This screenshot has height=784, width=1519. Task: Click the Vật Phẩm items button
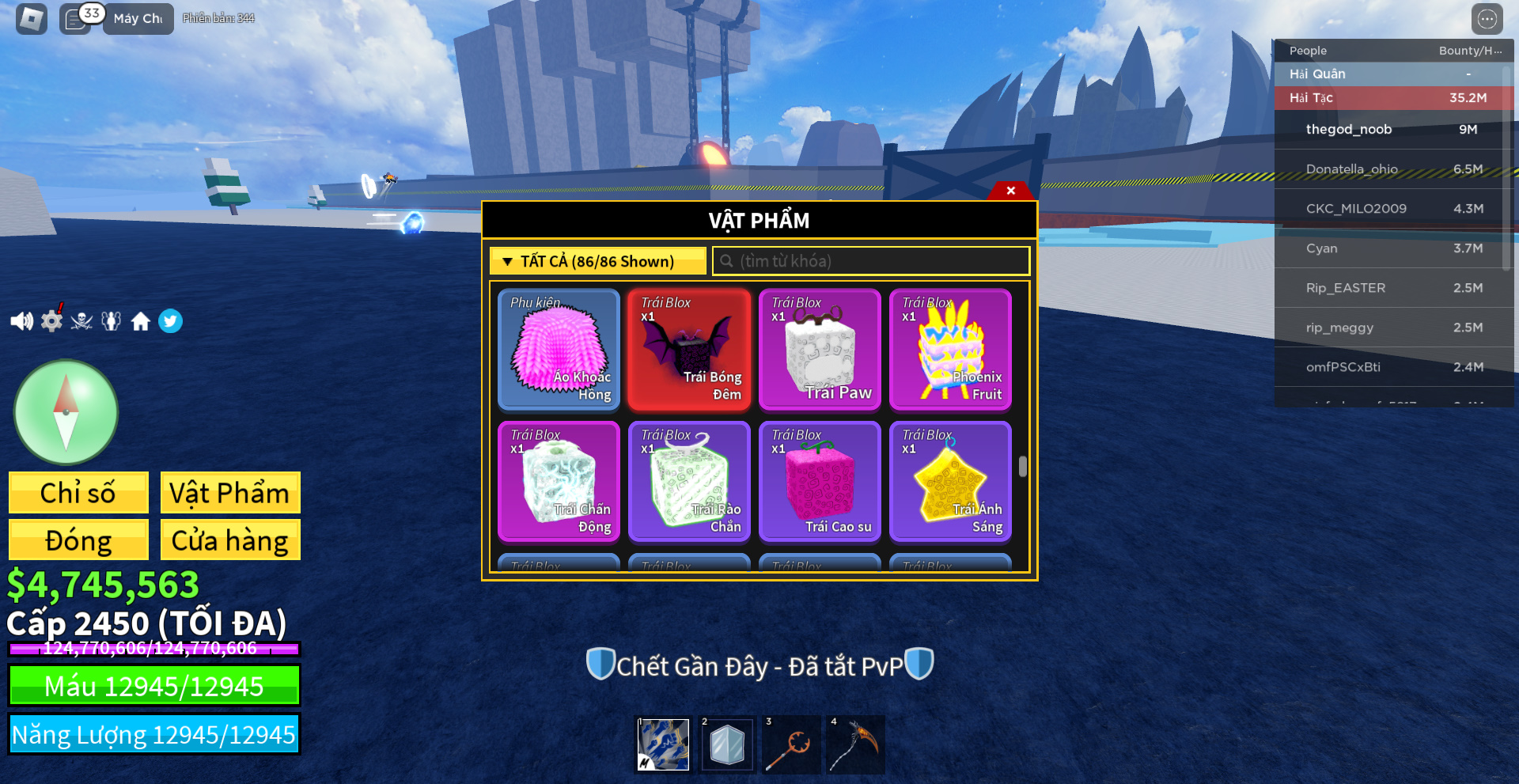[x=229, y=493]
